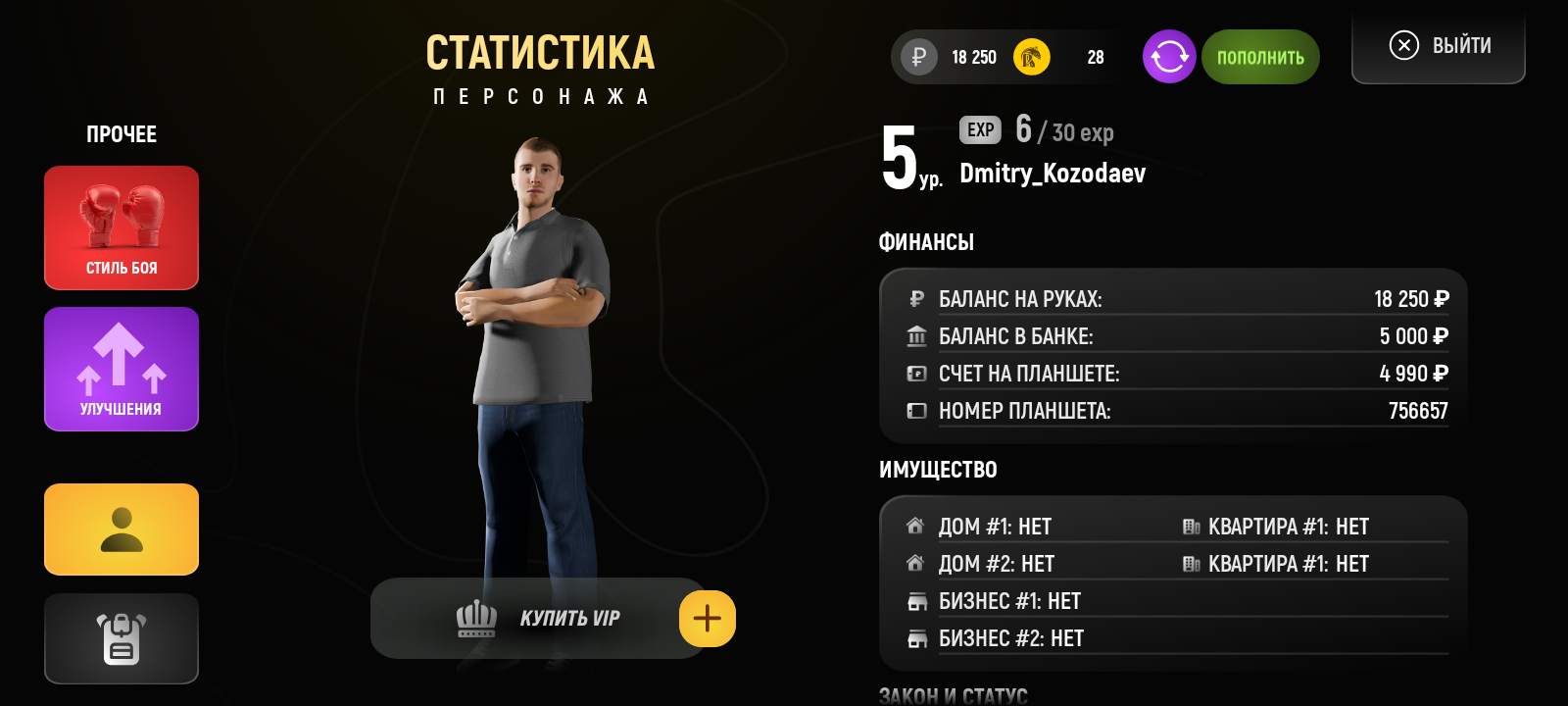Click the apartment icon beside КВАРТИРА #1
Image resolution: width=1568 pixels, height=706 pixels.
tap(1193, 527)
